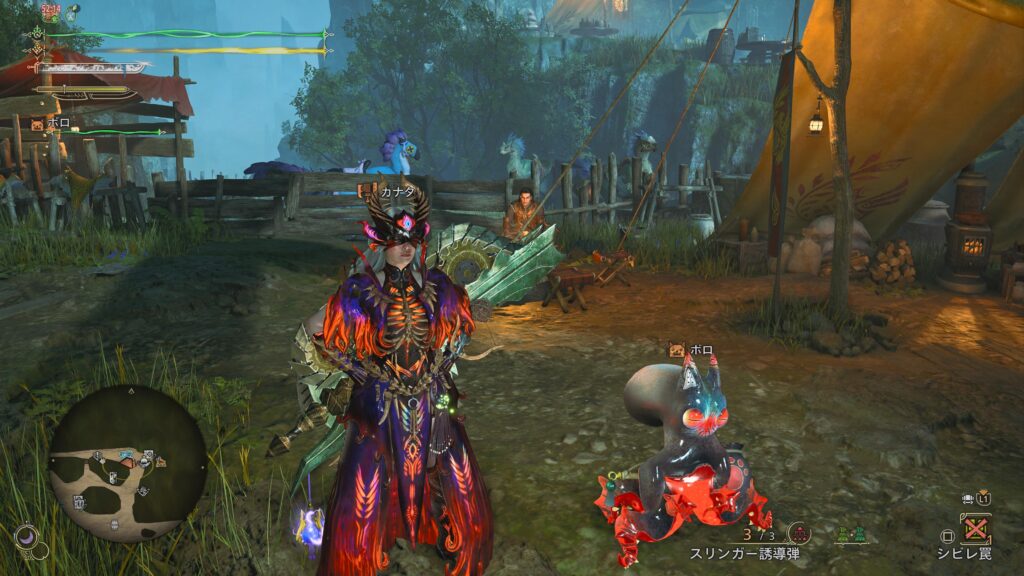Select the green paired-figures icon beside slinger ammo
This screenshot has height=576, width=1024.
tap(850, 534)
